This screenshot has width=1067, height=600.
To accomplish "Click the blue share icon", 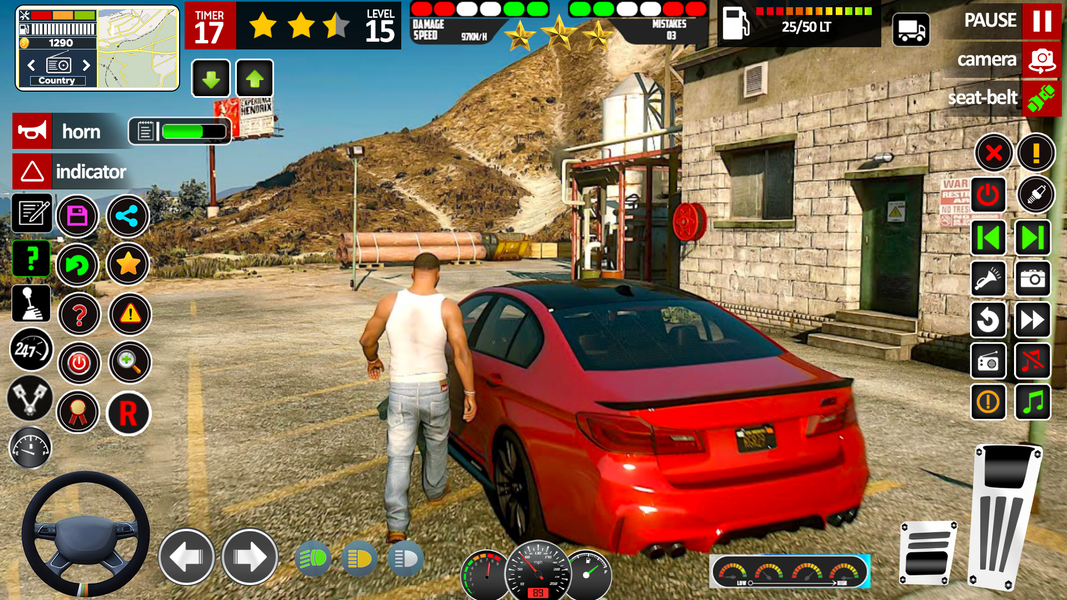I will click(x=128, y=215).
